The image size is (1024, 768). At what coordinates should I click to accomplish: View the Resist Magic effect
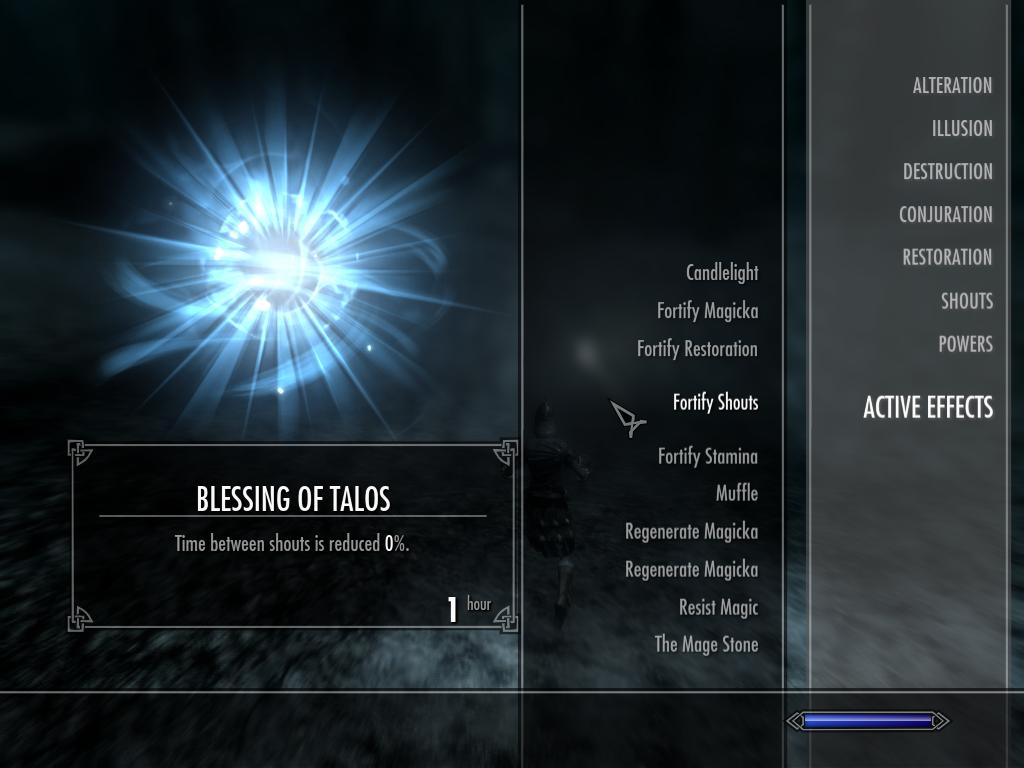(x=718, y=608)
